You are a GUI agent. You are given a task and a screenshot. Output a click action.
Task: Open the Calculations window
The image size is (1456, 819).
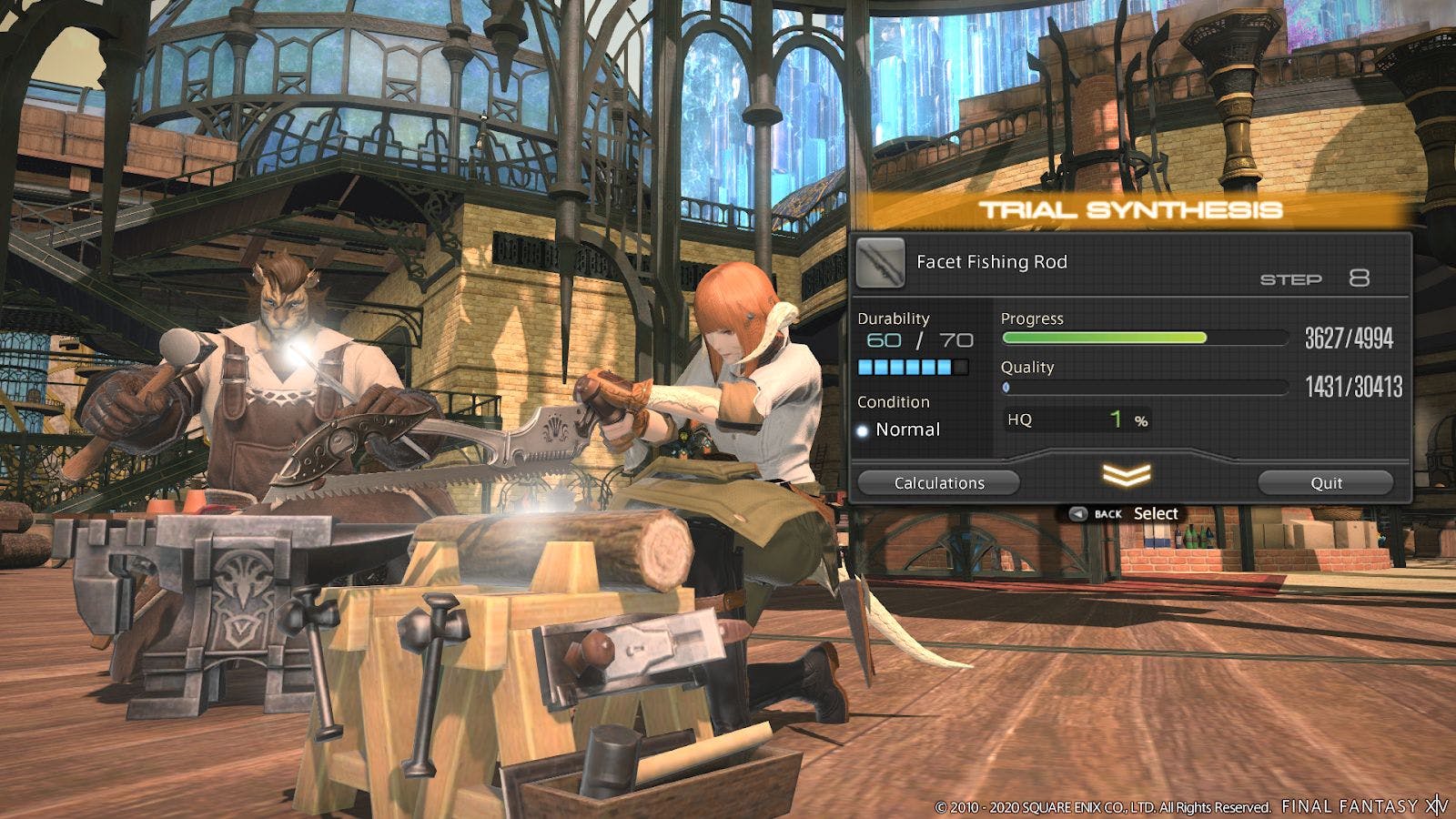point(938,483)
